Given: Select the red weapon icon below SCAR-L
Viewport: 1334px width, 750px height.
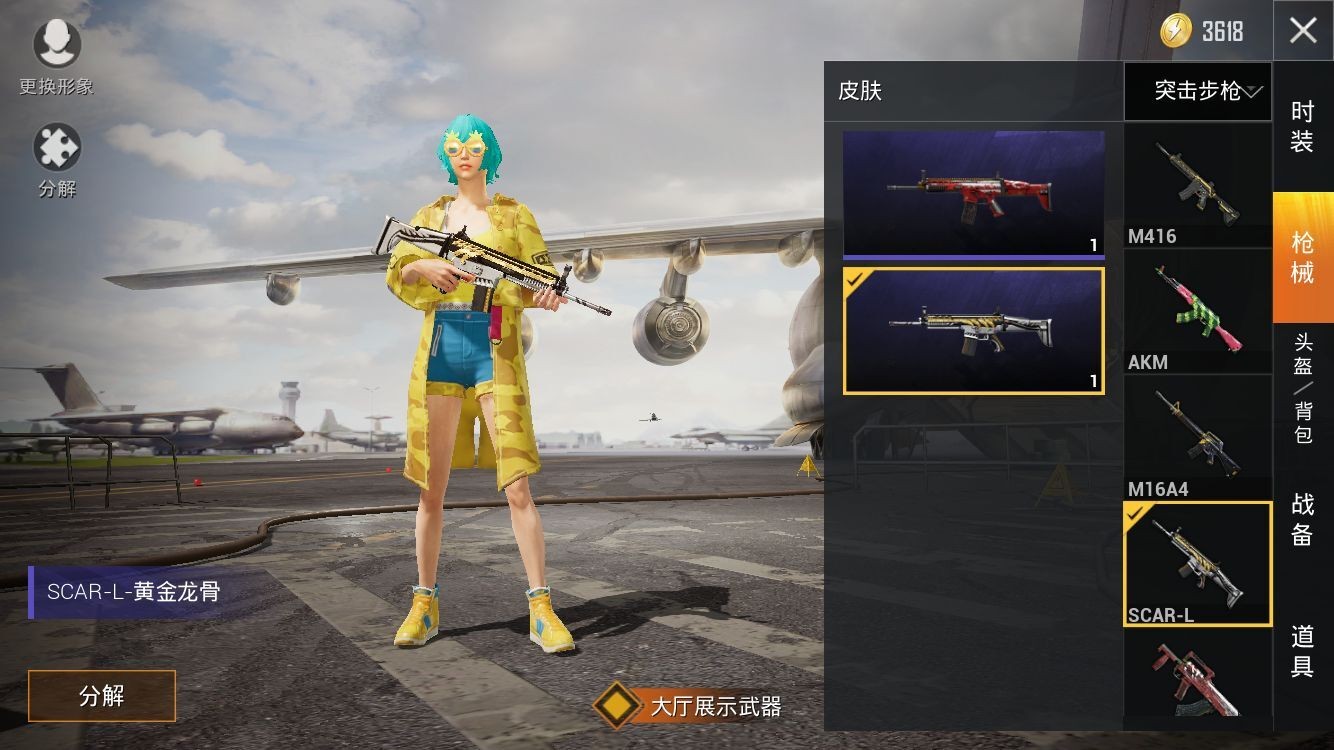Looking at the screenshot, I should click(1197, 685).
